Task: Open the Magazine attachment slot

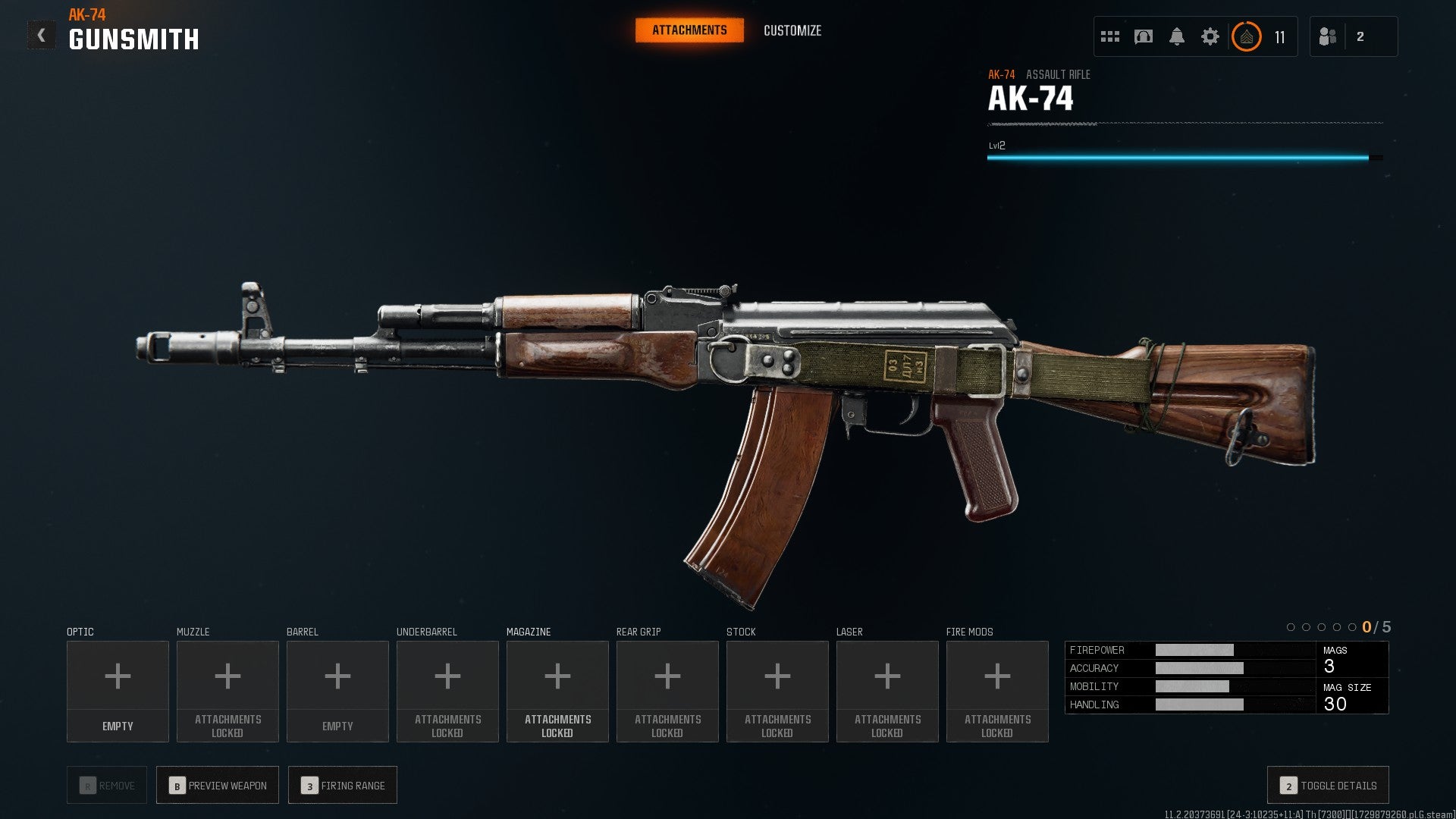Action: click(x=557, y=691)
